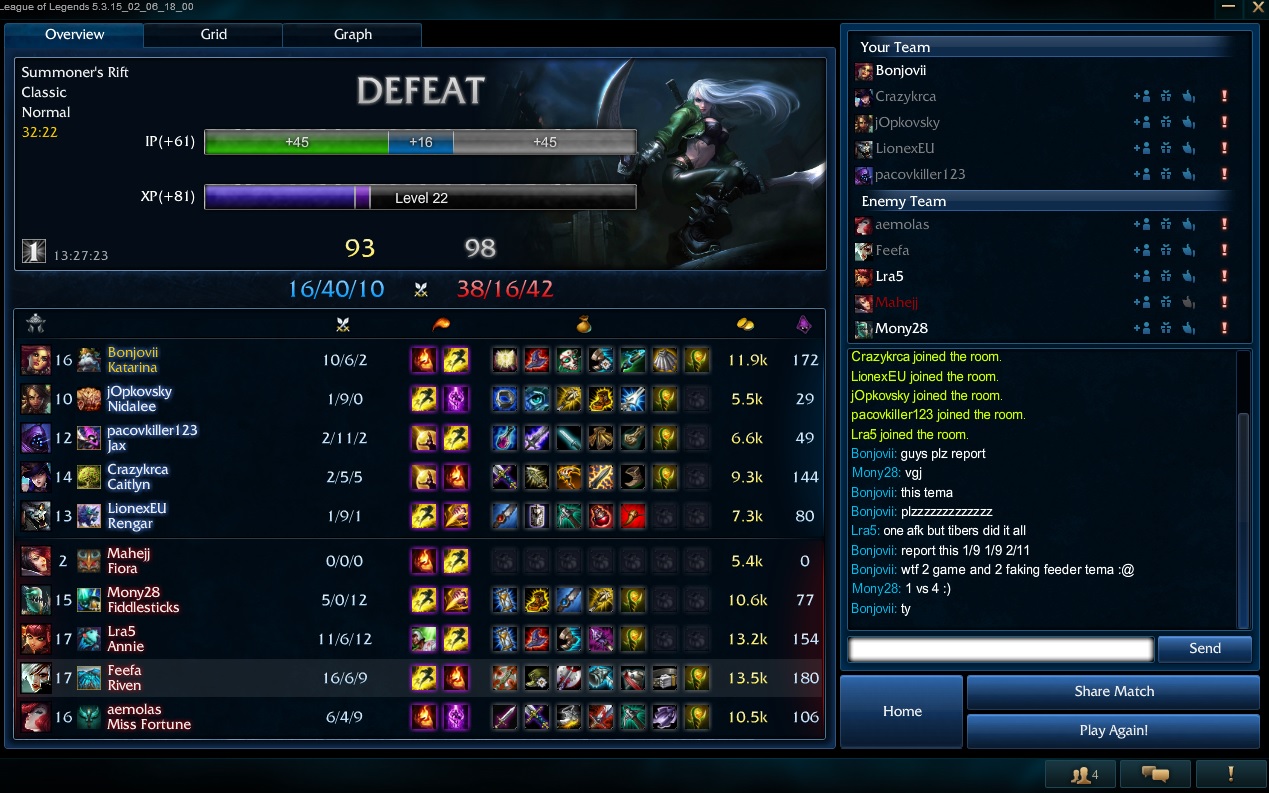Switch to the Grid tab

[213, 35]
